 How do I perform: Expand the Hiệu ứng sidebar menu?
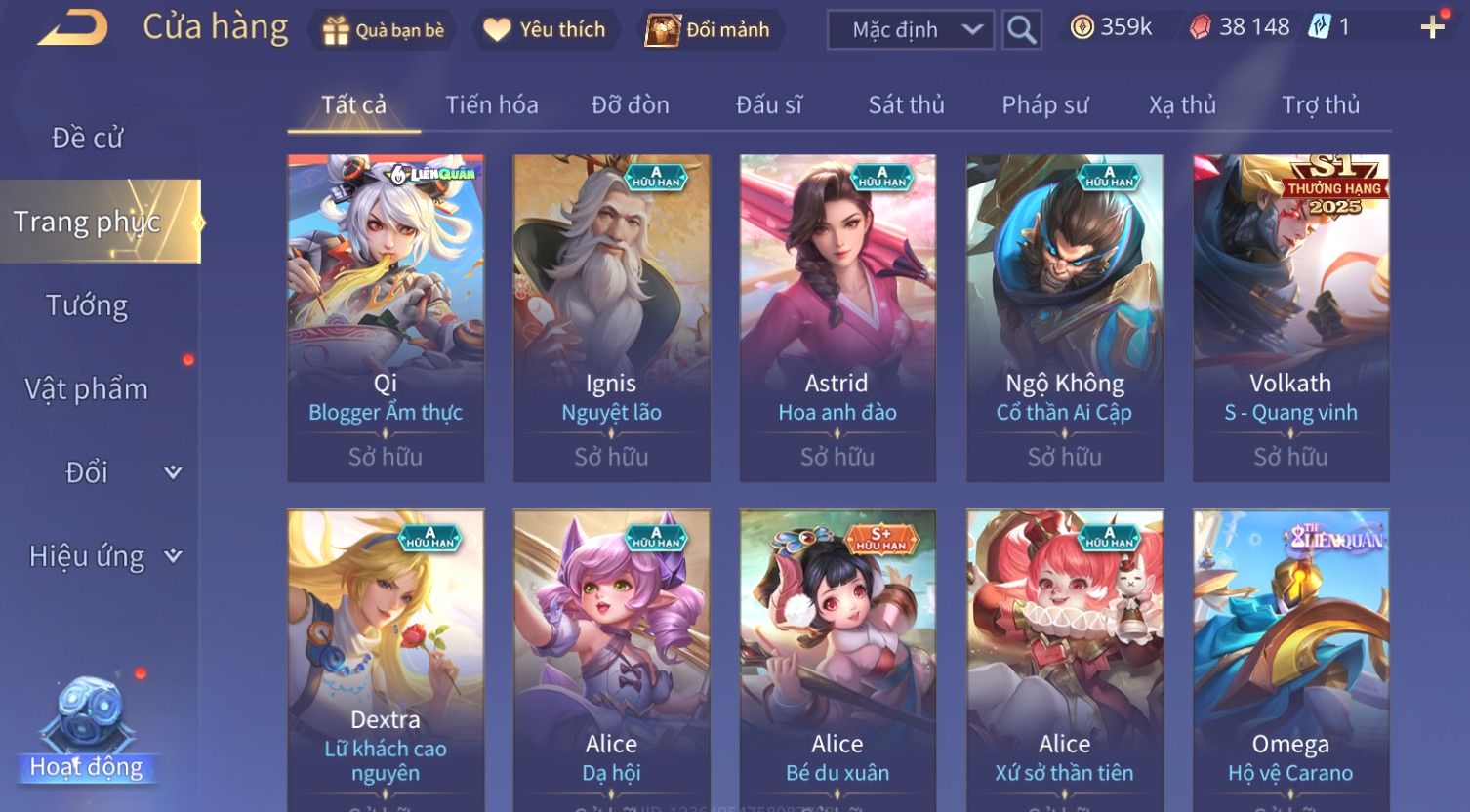[104, 556]
